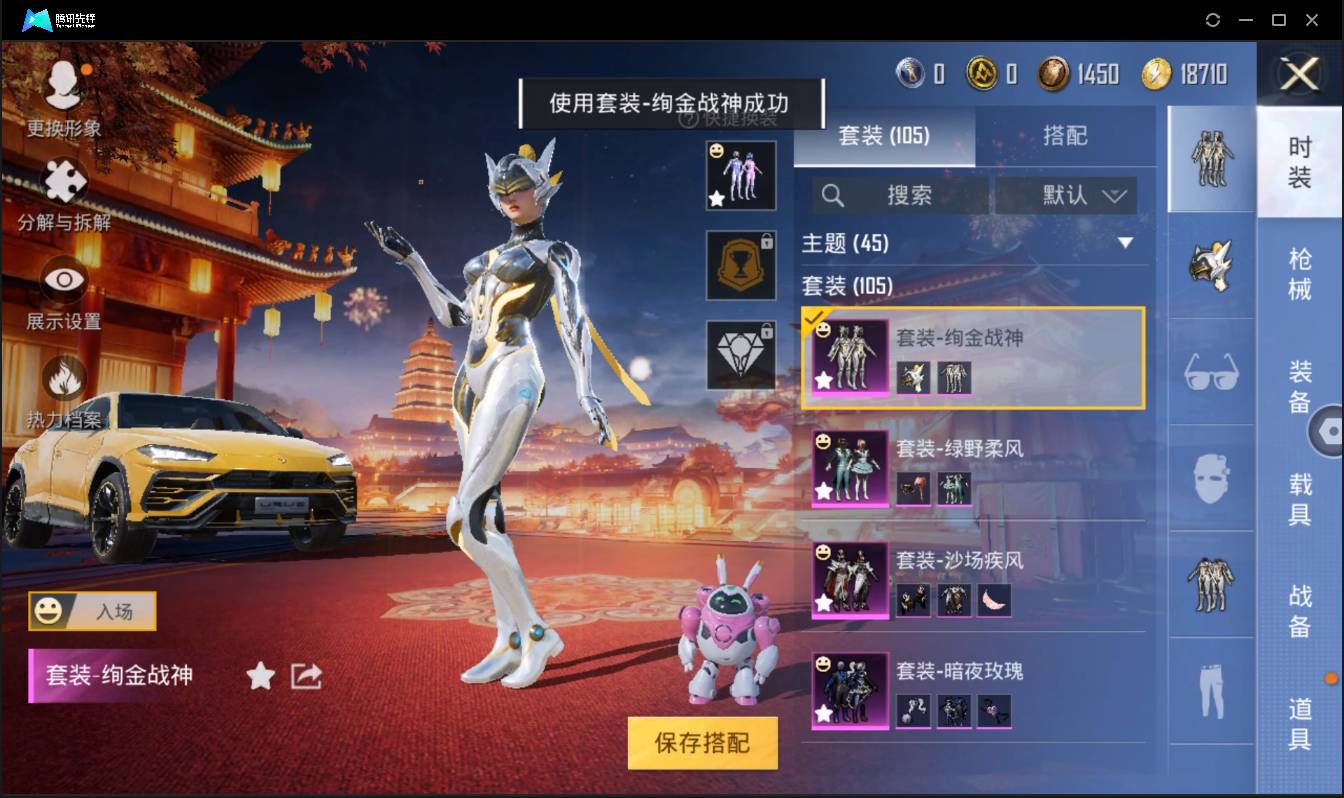The width and height of the screenshot is (1344, 798).
Task: Open 展示设置 display settings
Action: (x=62, y=278)
